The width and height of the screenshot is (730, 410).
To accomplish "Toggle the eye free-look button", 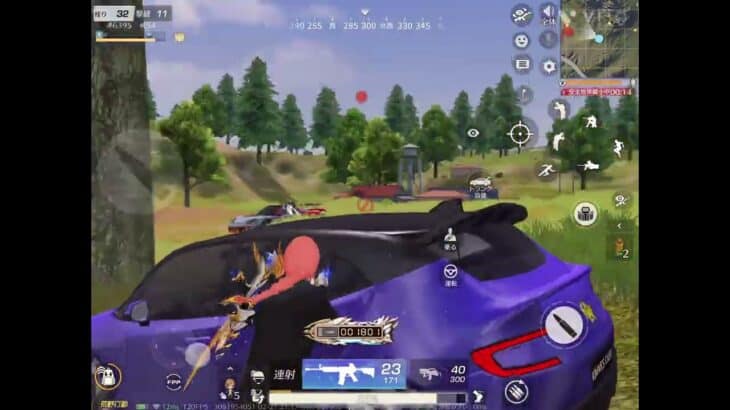I will pos(473,133).
